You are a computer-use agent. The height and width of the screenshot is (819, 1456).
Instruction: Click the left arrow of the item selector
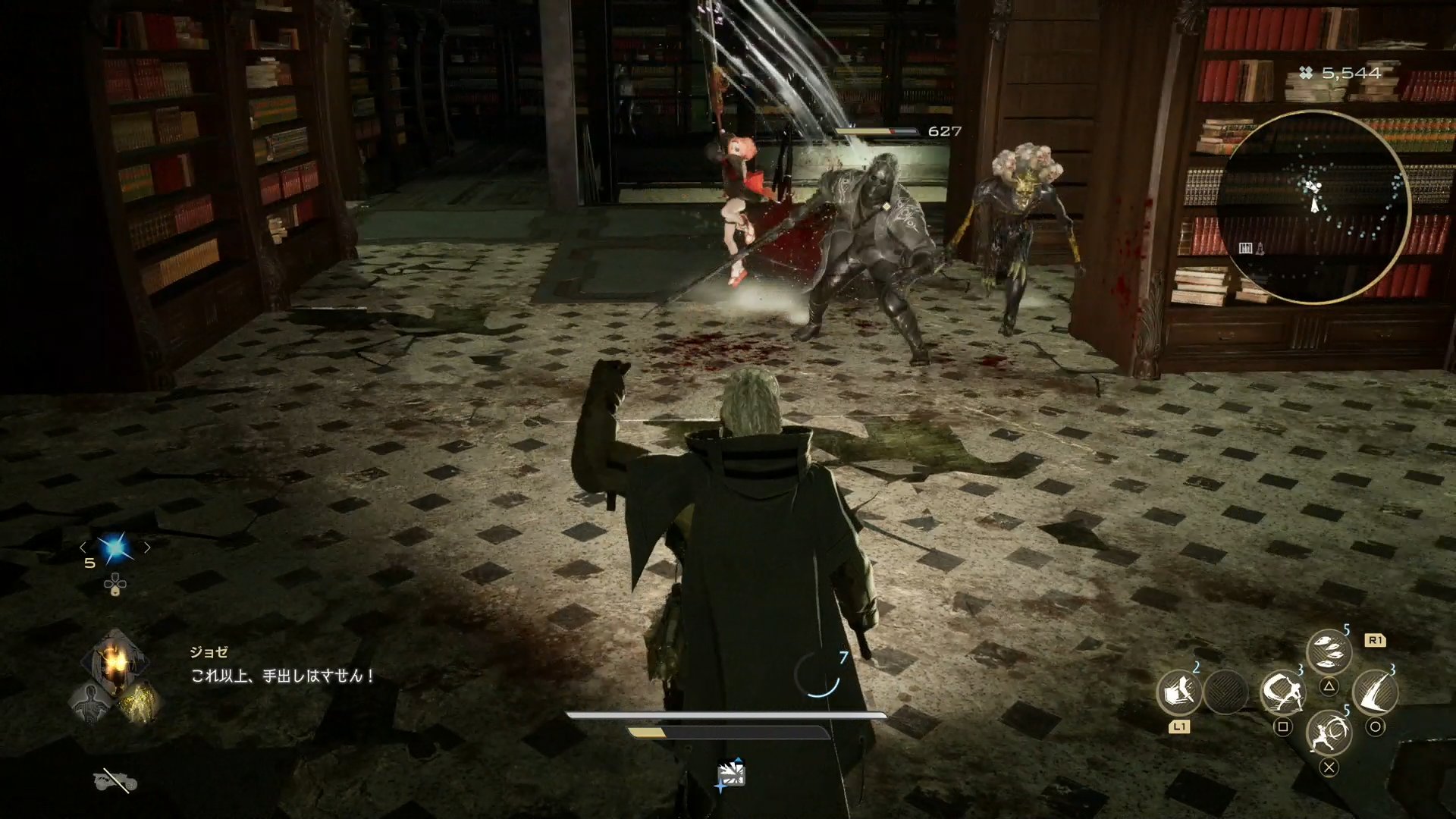point(84,548)
